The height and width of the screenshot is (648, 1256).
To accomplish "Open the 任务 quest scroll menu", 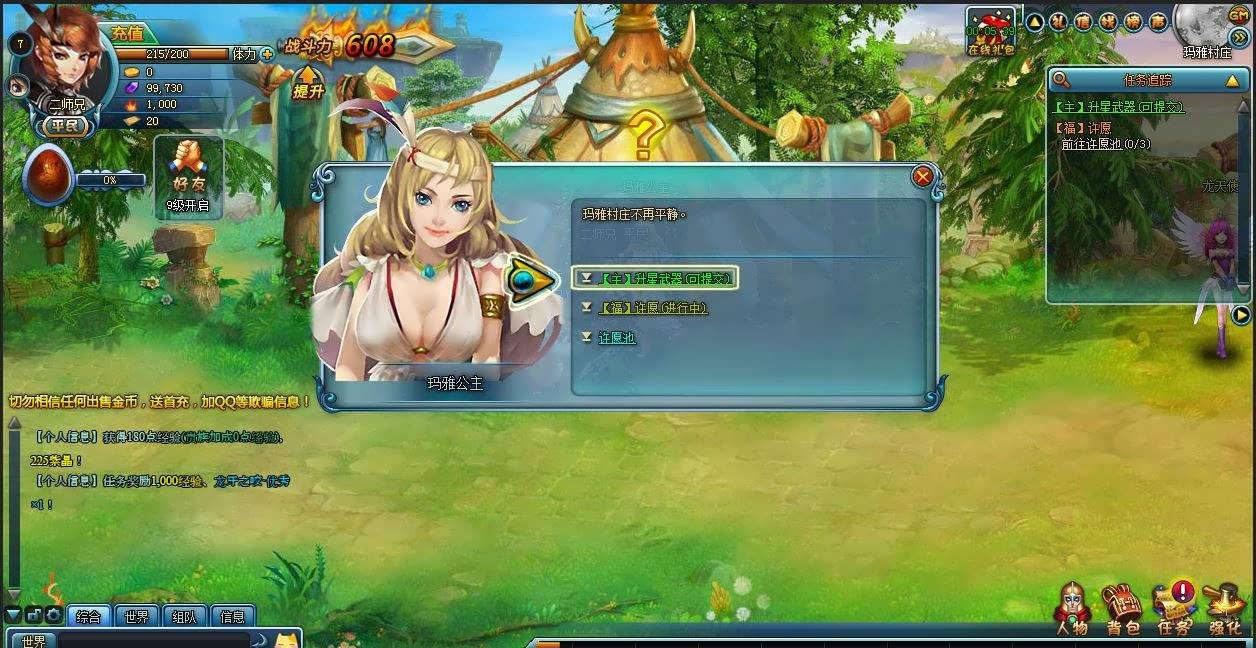I will click(1174, 608).
